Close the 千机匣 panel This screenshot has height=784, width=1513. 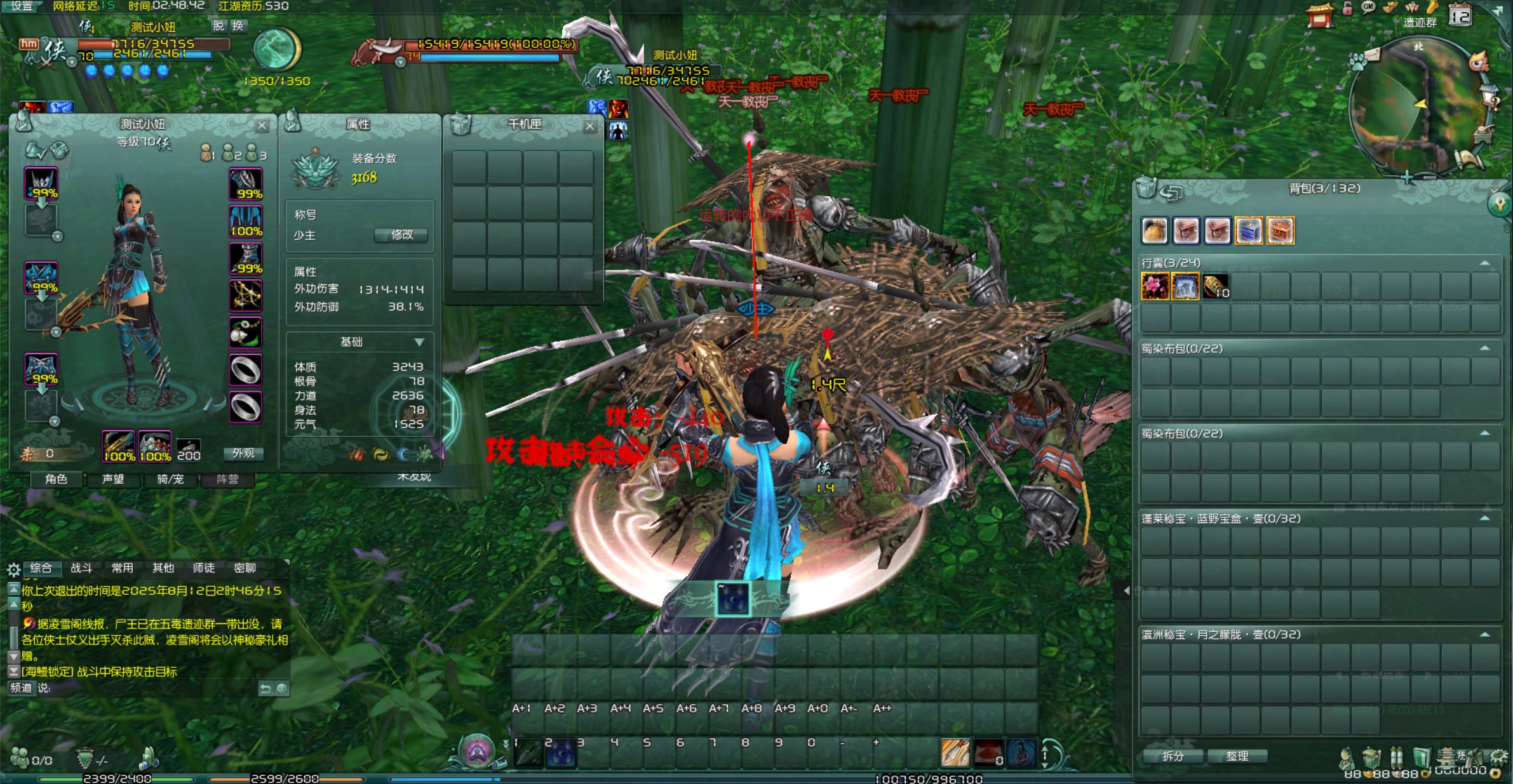(589, 126)
